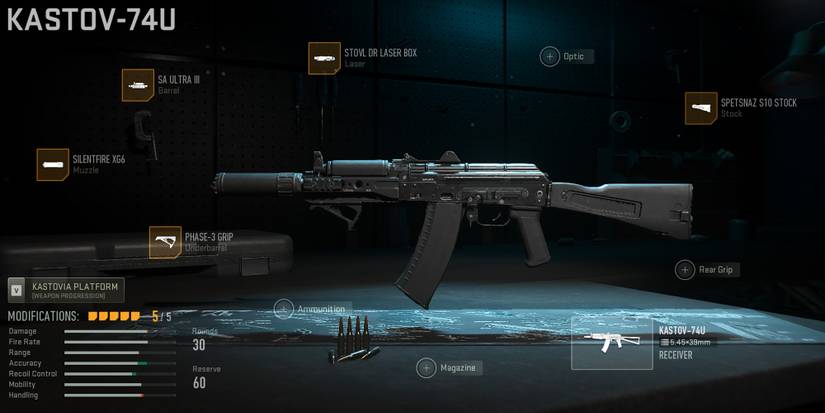Select the Silentfire XG6 muzzle attachment
Screen dimensions: 825x413
tap(53, 164)
